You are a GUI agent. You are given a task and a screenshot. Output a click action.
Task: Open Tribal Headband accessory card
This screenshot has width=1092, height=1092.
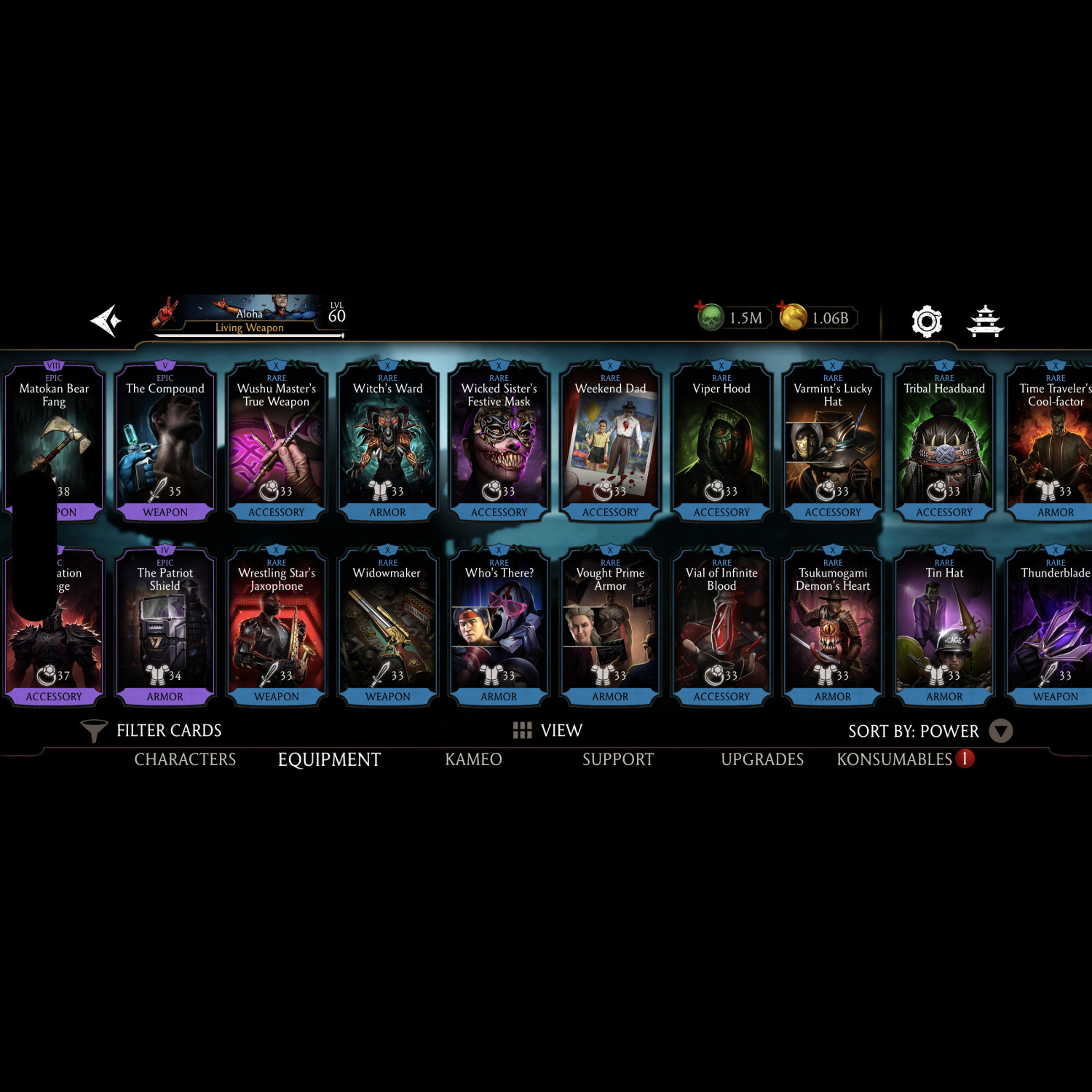tap(944, 442)
